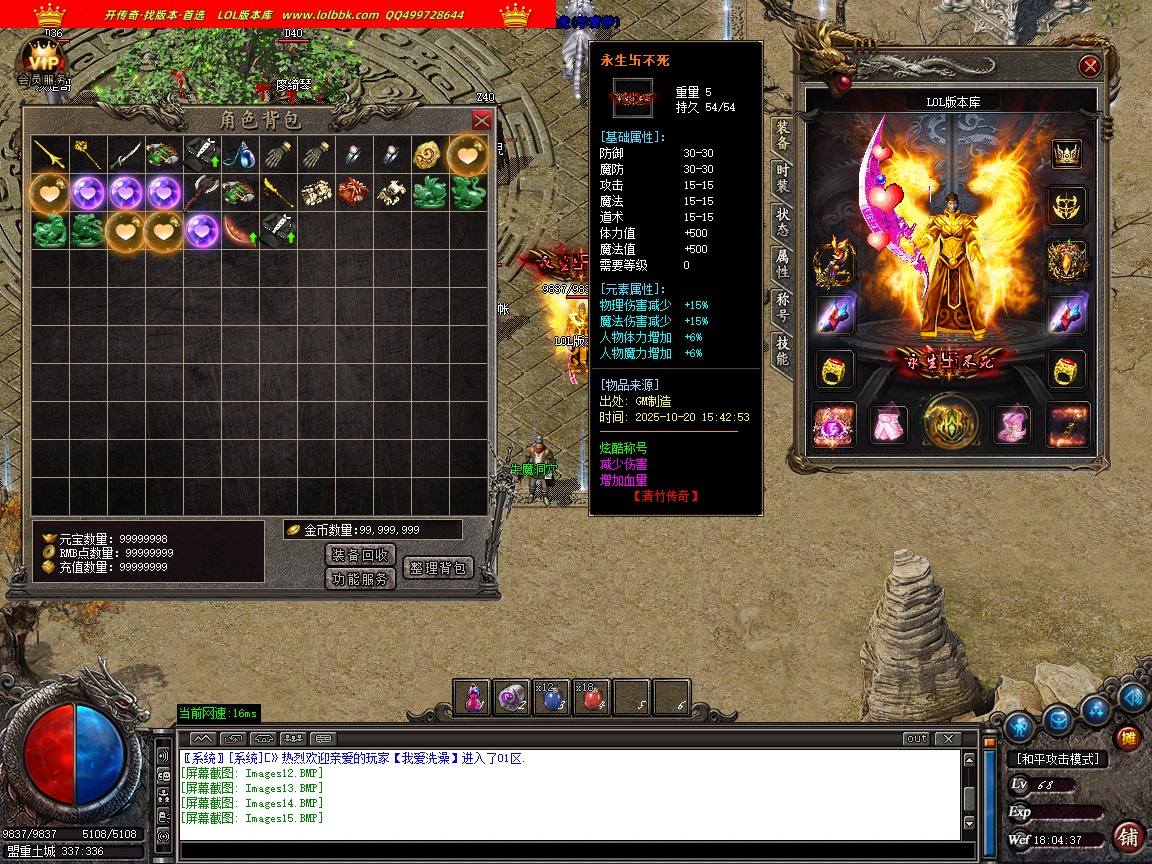Click the 装备回收 equipment recycle button

[x=360, y=555]
